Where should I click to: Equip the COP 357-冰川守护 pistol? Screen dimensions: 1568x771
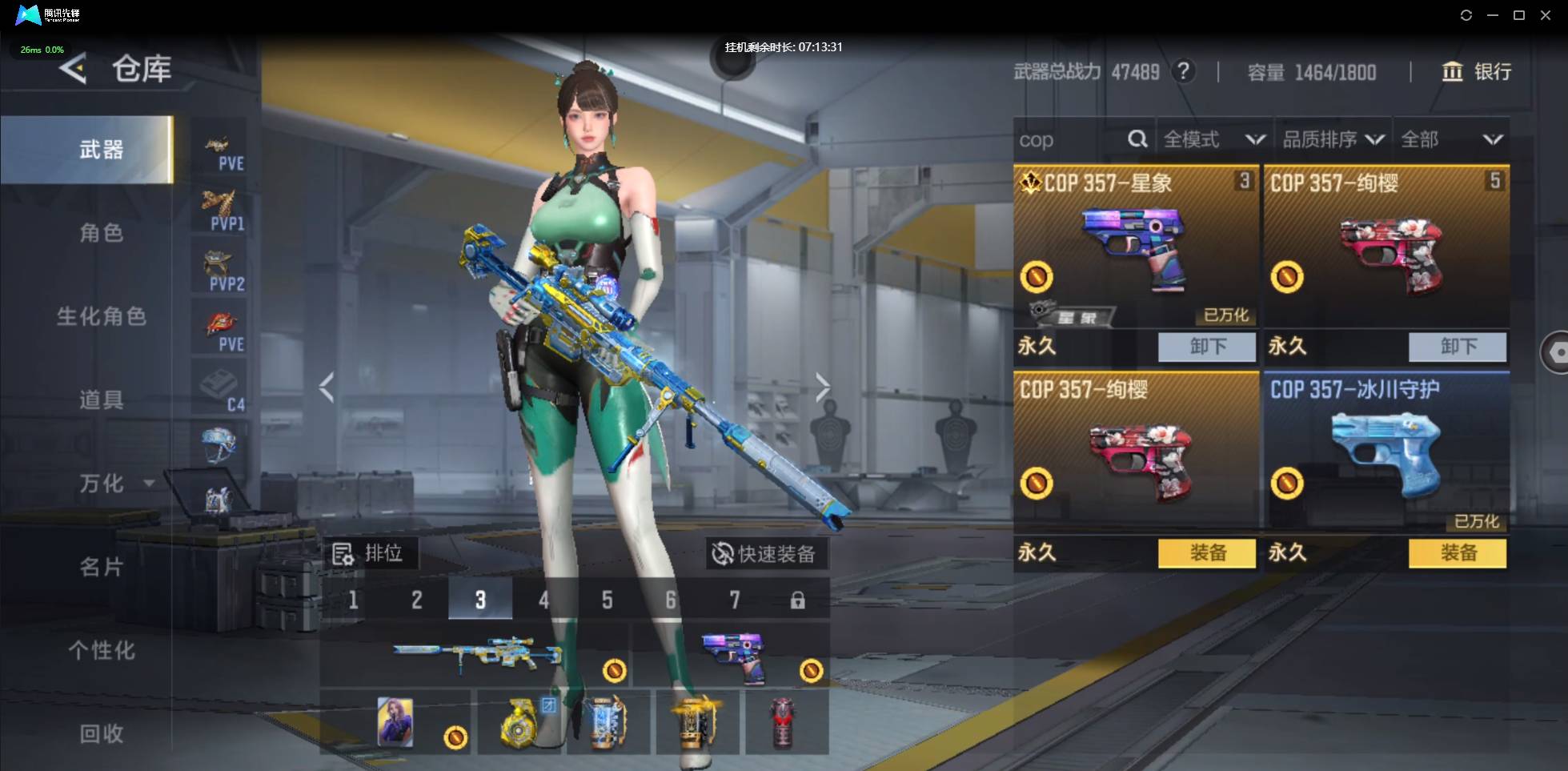1457,553
